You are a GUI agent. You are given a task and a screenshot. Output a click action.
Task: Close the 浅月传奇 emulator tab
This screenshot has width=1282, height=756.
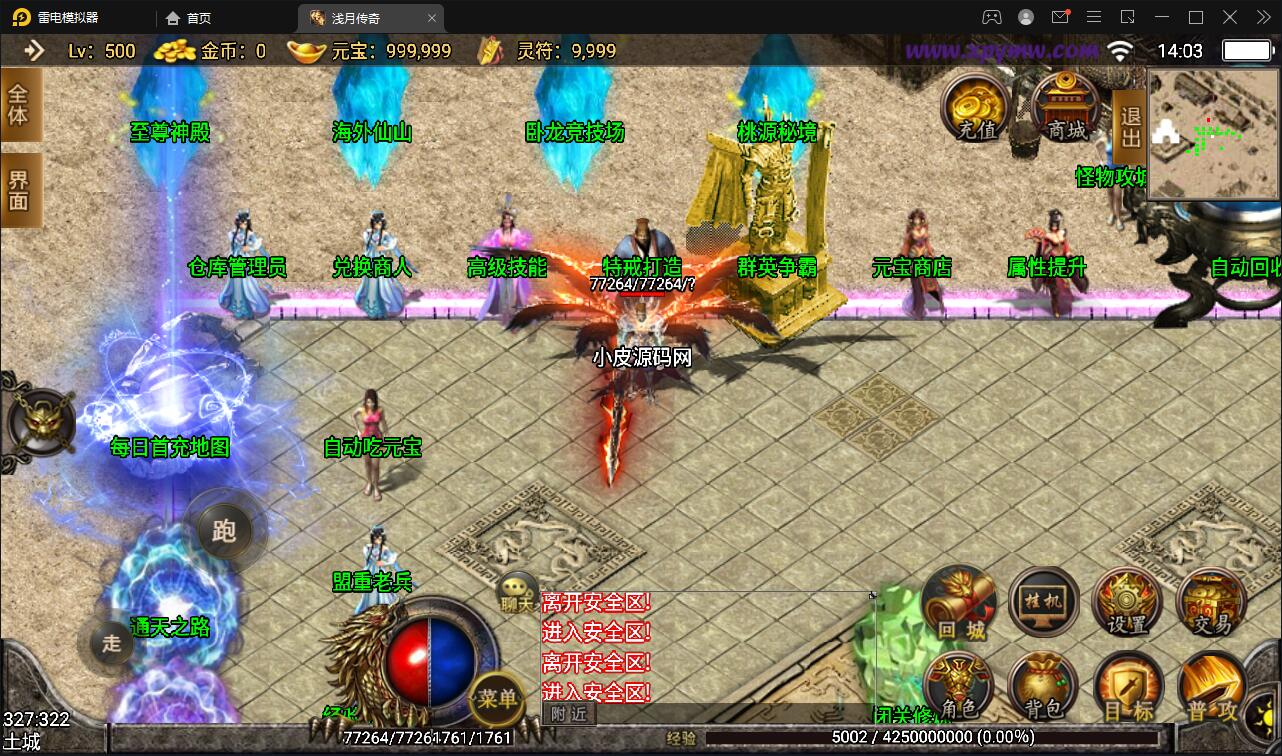pos(432,18)
